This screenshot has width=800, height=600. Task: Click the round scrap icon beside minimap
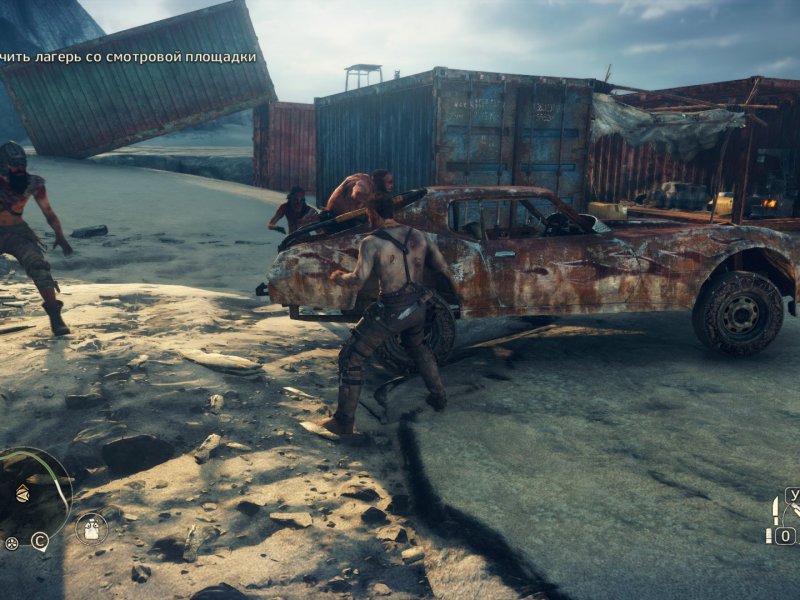point(11,543)
